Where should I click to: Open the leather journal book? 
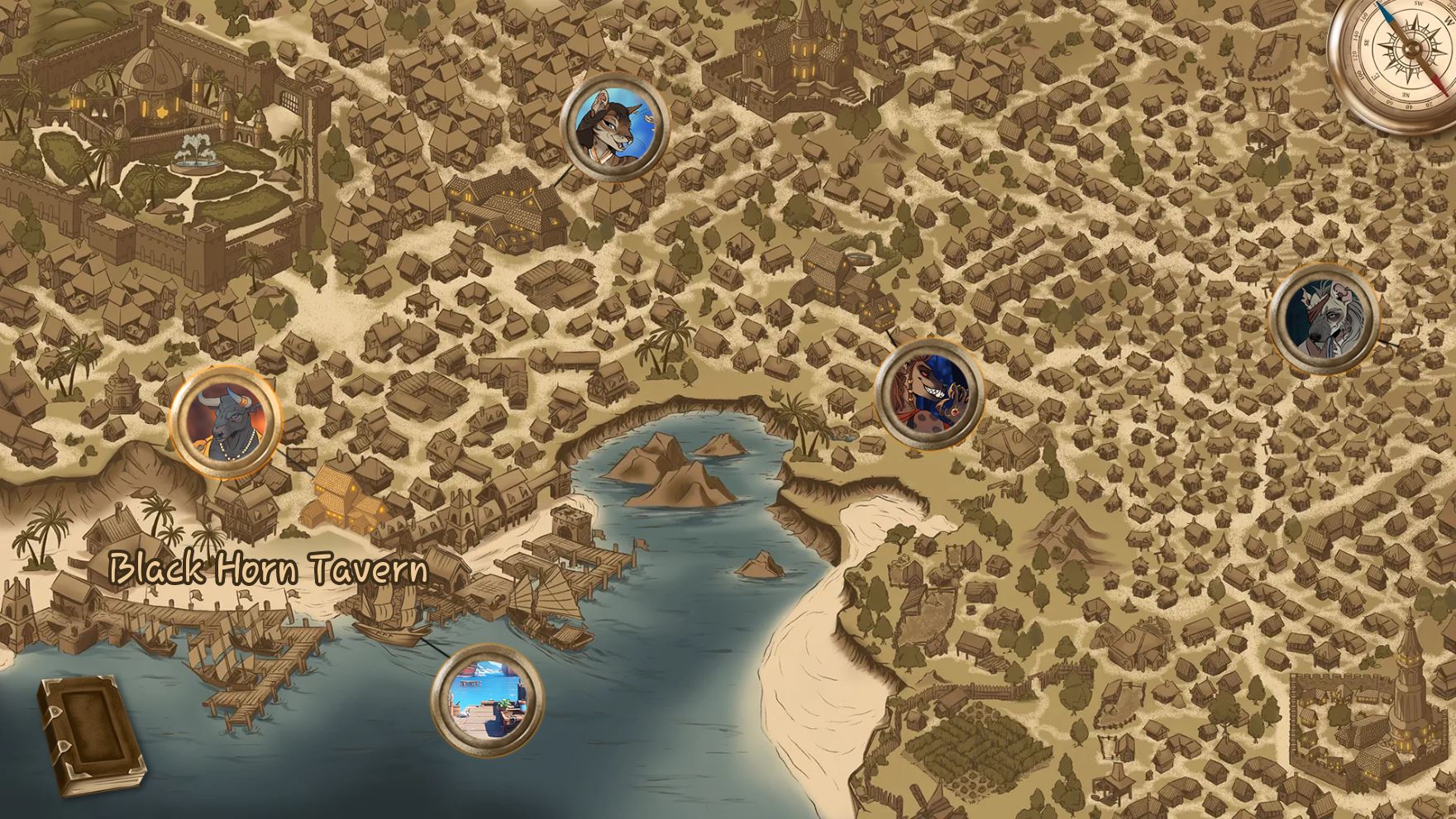(x=89, y=737)
